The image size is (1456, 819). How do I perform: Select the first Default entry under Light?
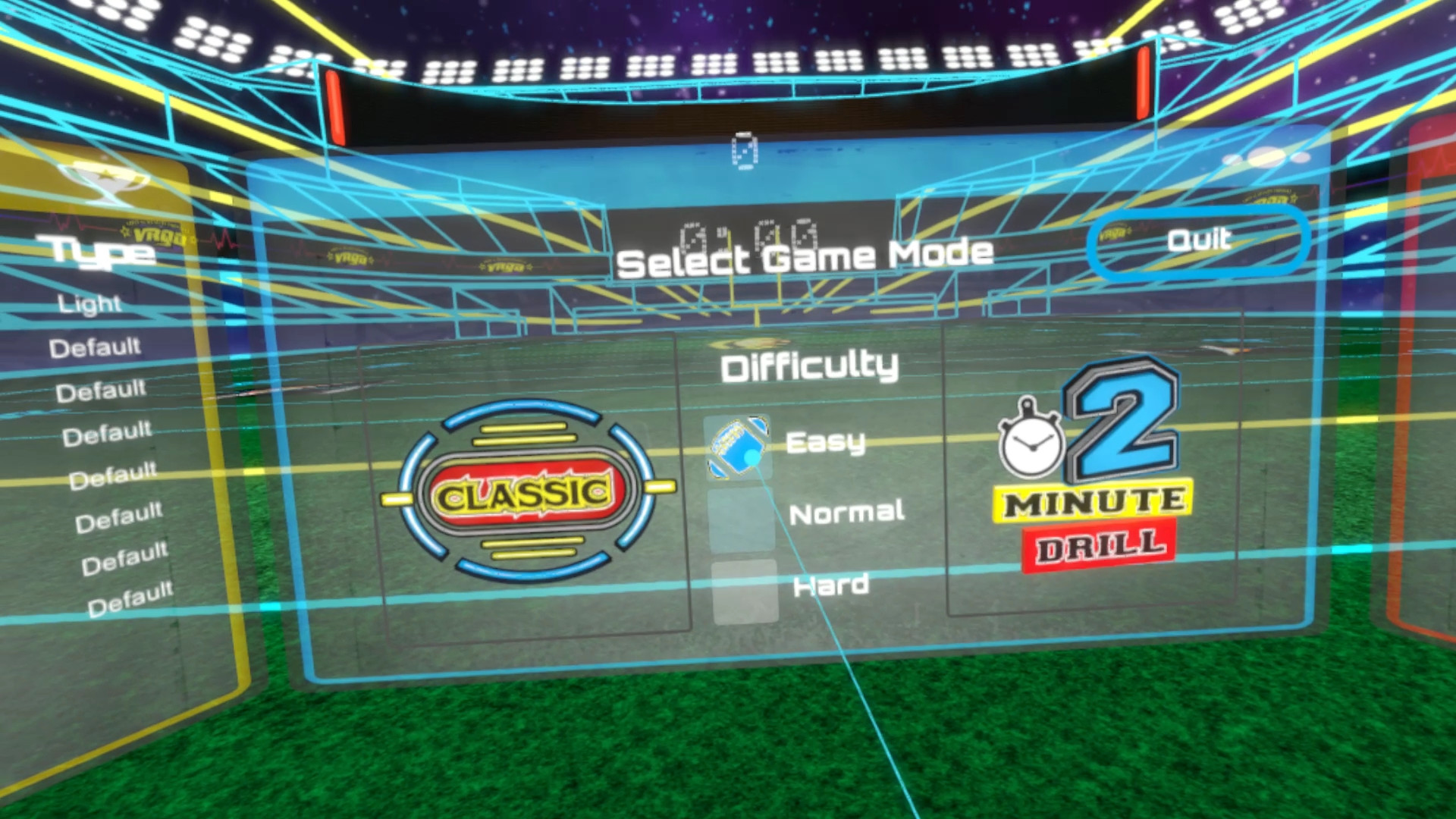[x=94, y=347]
